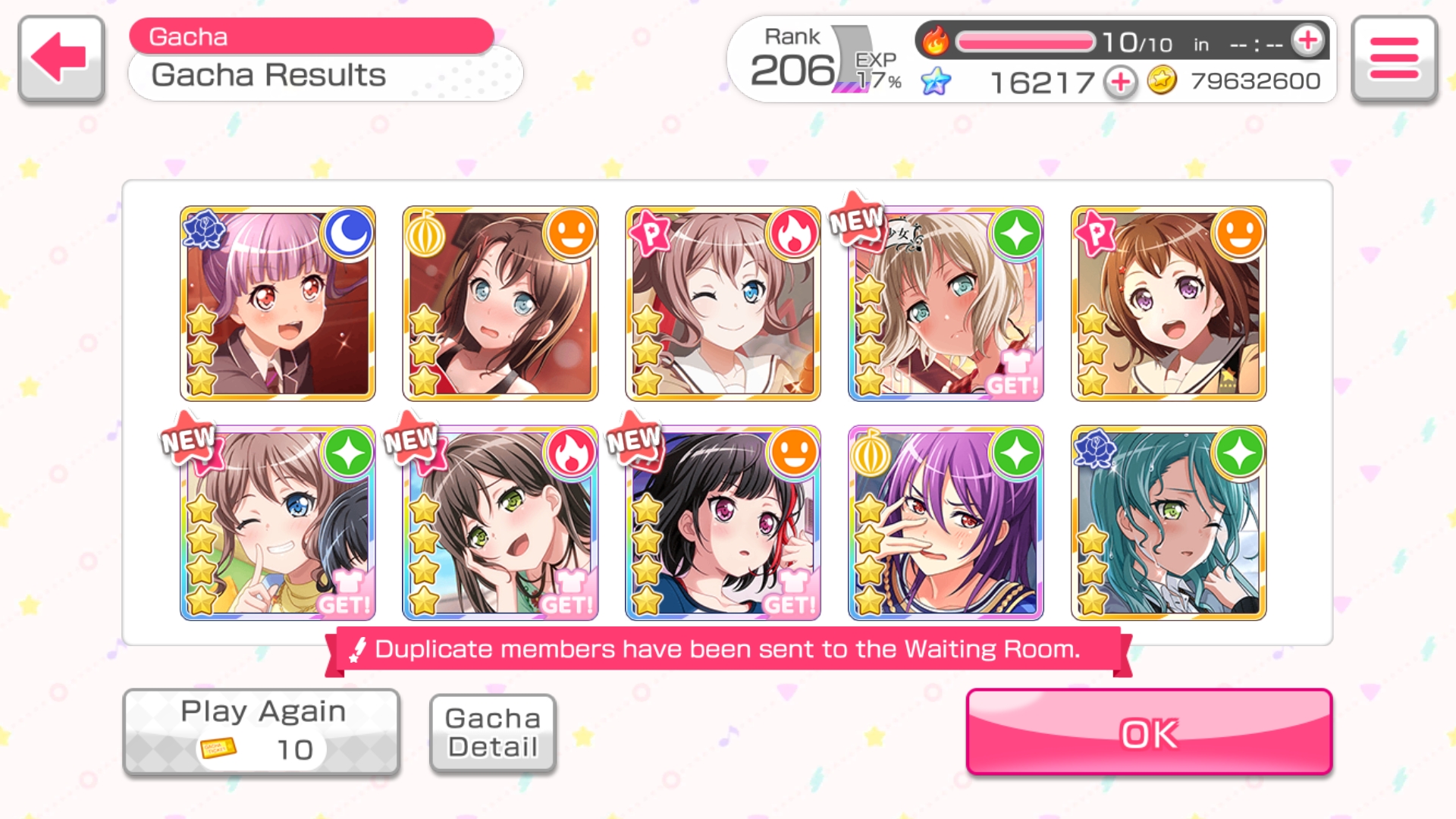Image resolution: width=1456 pixels, height=819 pixels.
Task: Open the new blonde four-star card
Action: pyautogui.click(x=946, y=303)
